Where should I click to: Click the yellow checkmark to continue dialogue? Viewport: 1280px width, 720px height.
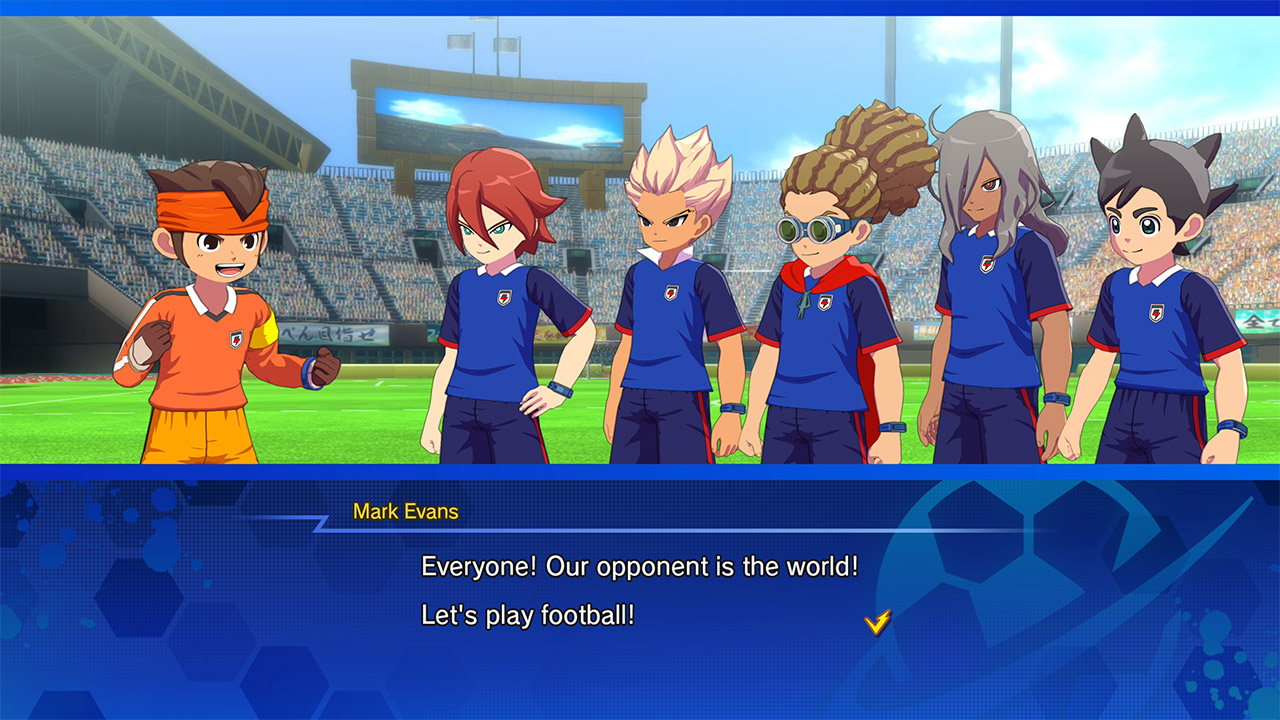877,623
